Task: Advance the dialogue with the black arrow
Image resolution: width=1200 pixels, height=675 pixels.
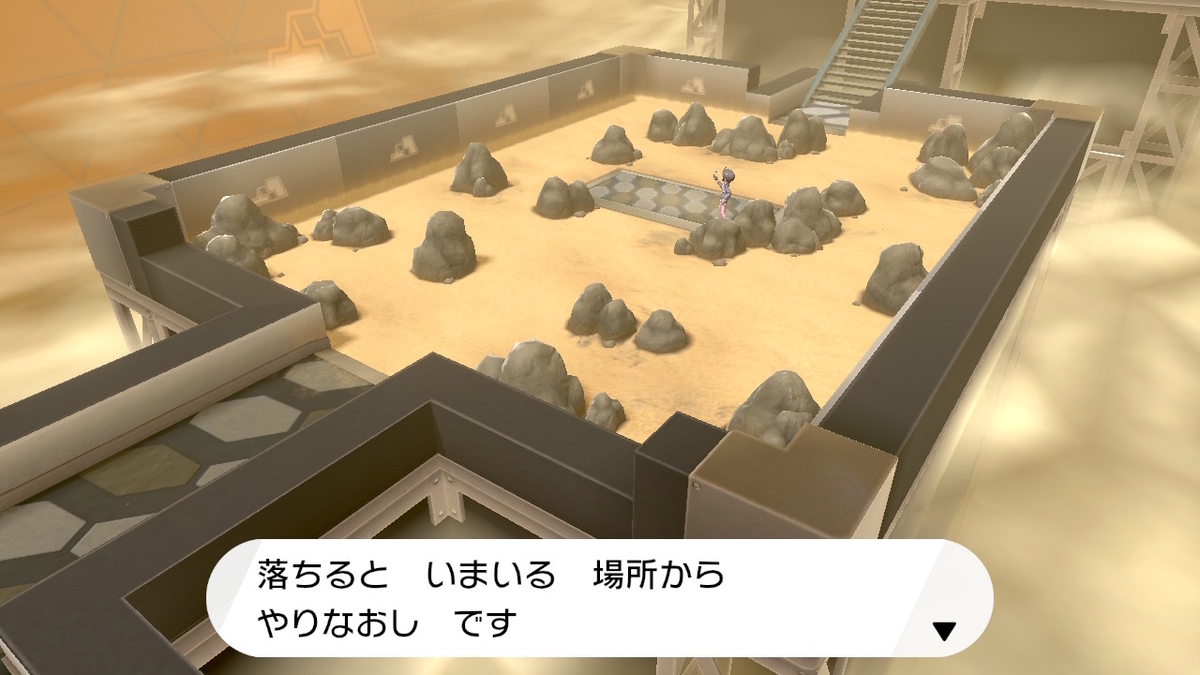Action: click(x=943, y=630)
